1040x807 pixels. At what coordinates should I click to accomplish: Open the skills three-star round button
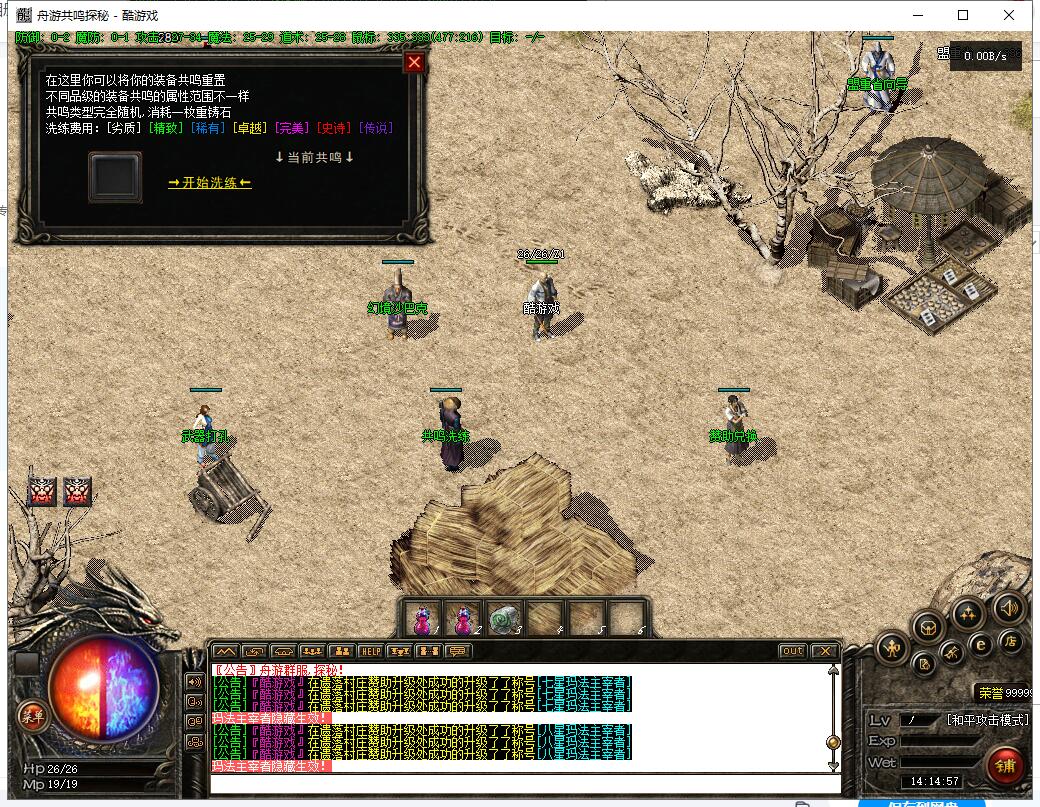pyautogui.click(x=967, y=612)
